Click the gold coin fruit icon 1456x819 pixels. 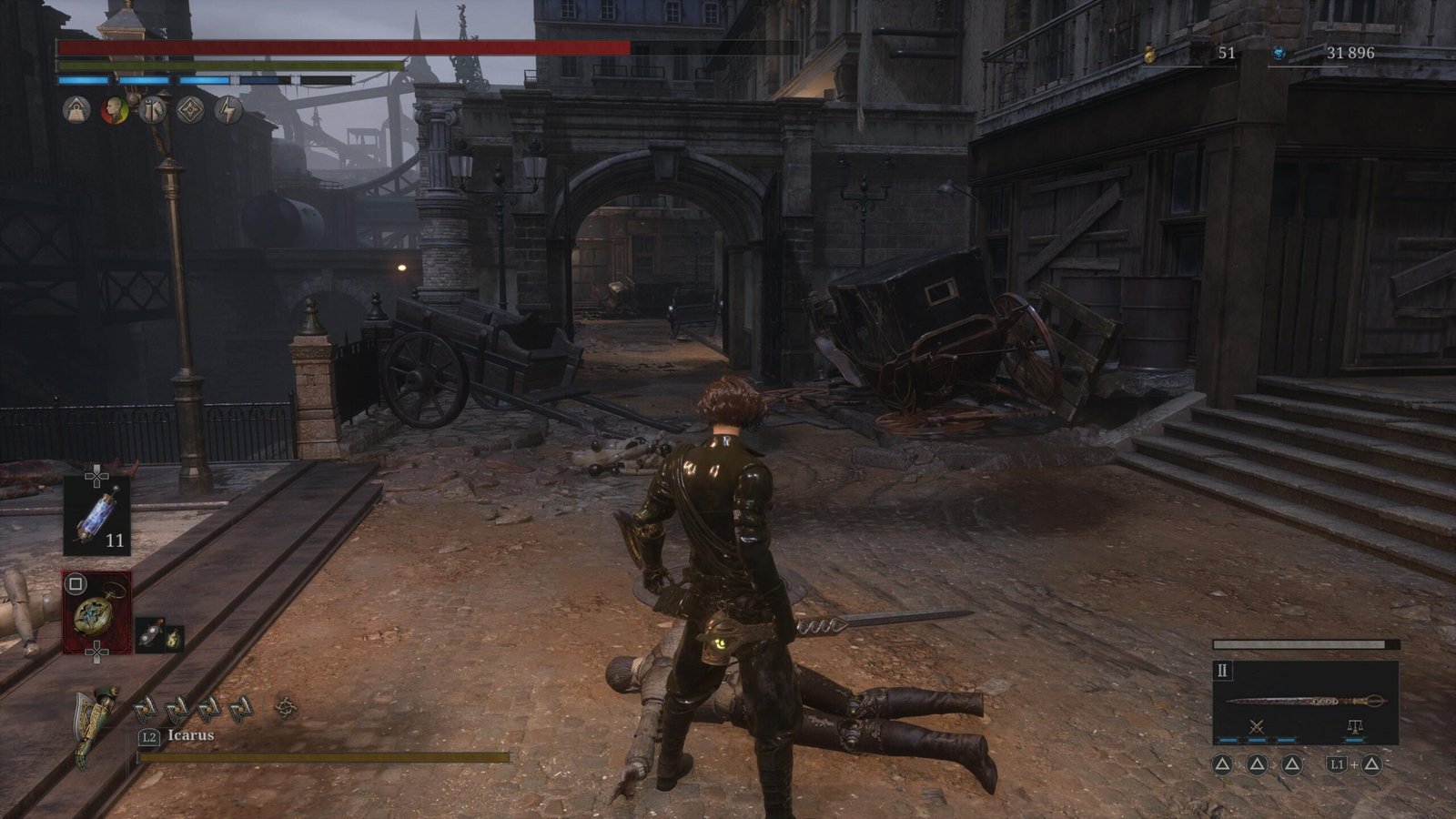coord(1150,54)
